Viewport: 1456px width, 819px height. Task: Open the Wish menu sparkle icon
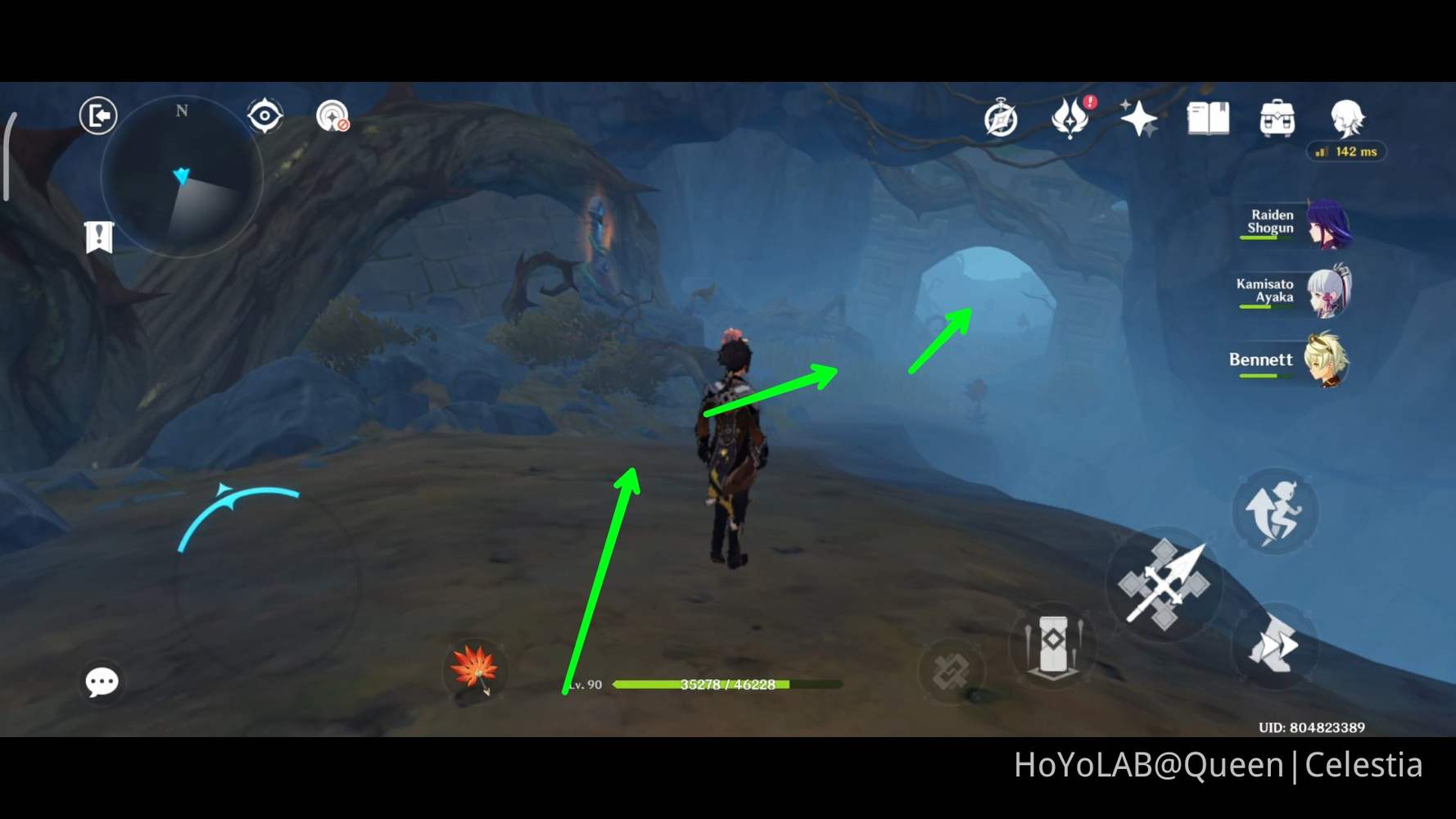click(x=1140, y=120)
